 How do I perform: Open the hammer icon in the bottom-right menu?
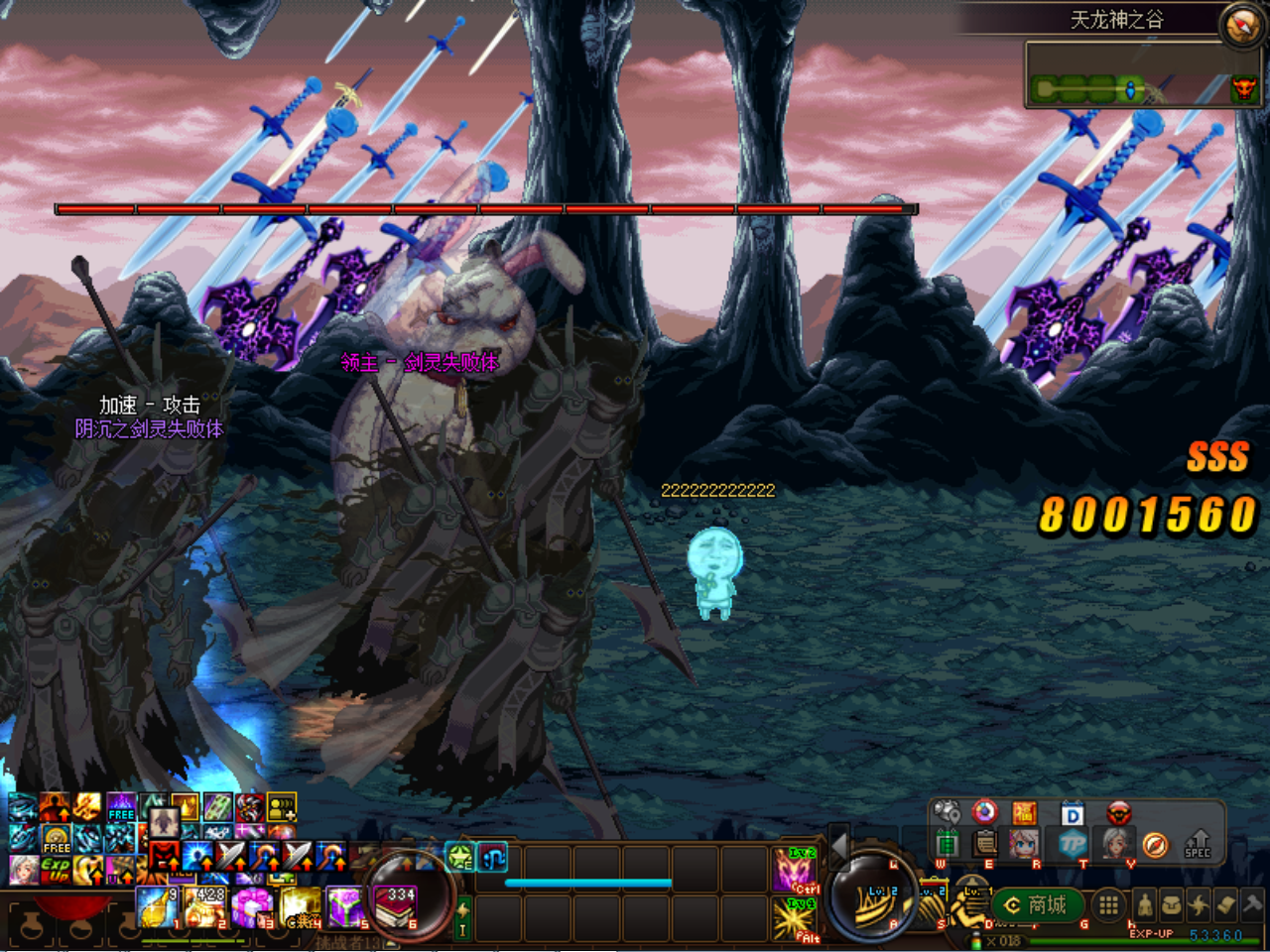click(x=1252, y=904)
